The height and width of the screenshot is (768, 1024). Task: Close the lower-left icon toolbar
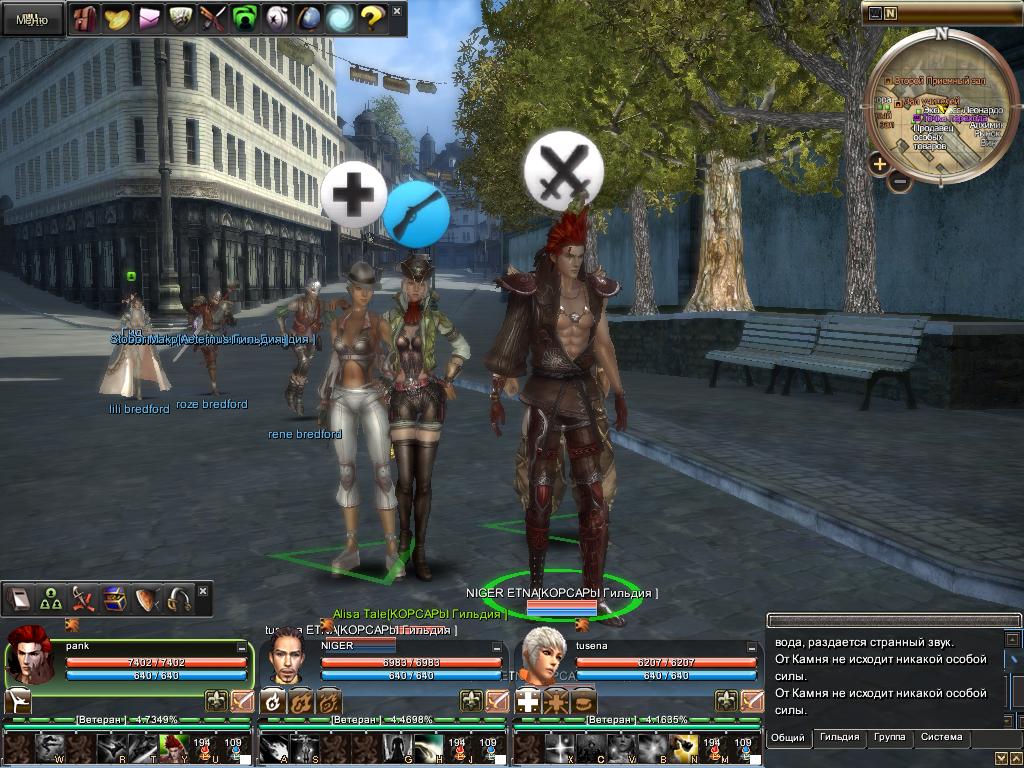(203, 591)
